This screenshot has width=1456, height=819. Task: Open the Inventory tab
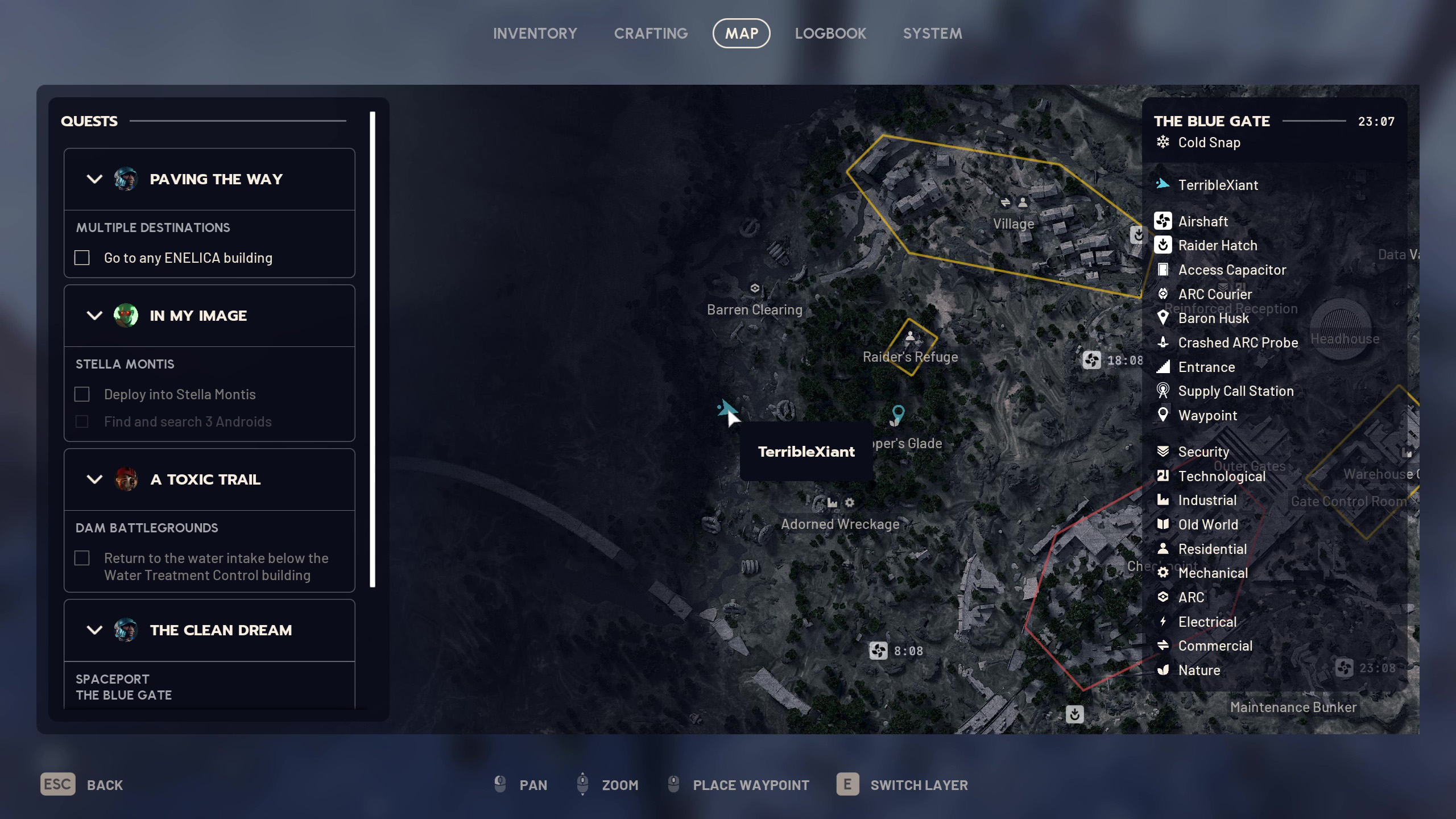click(535, 34)
